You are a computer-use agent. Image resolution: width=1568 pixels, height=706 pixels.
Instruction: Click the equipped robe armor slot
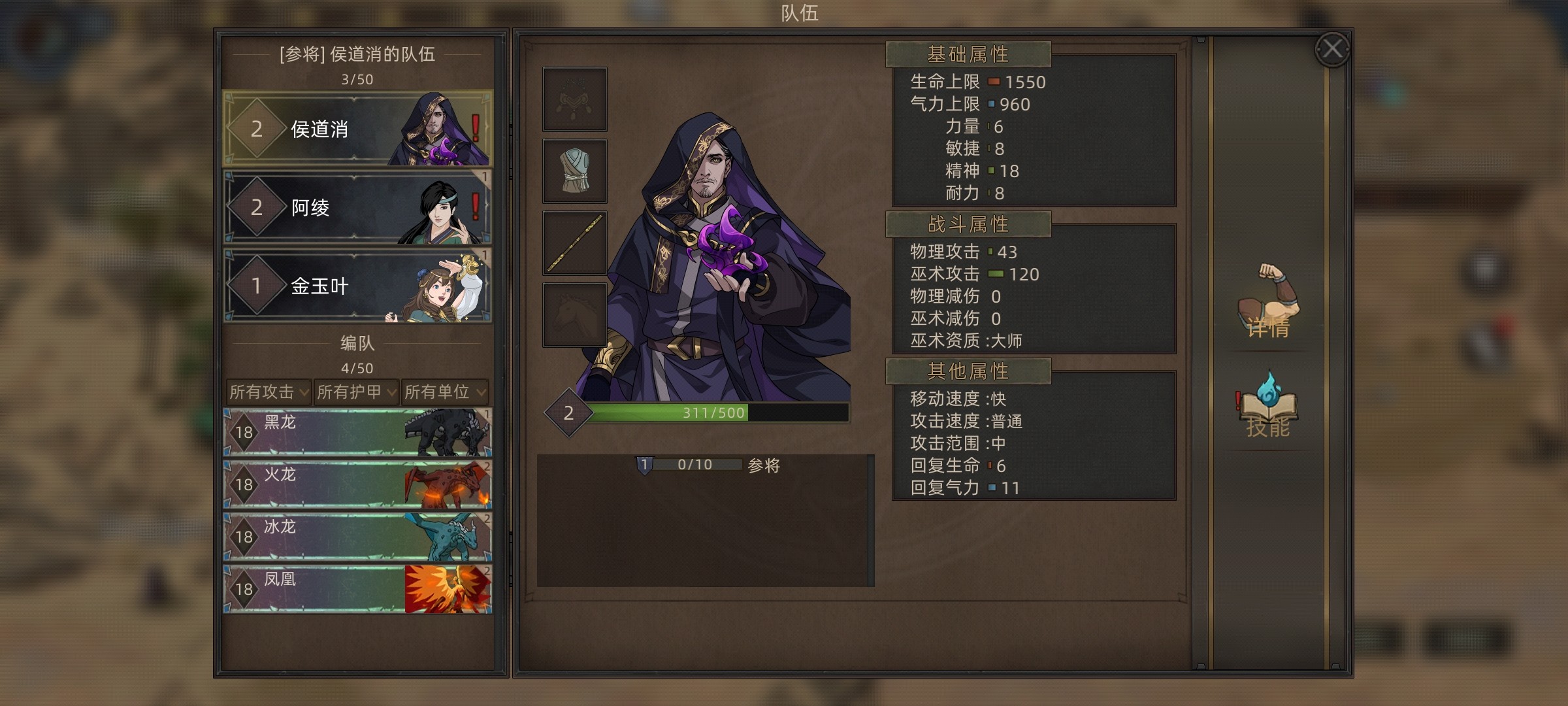575,171
